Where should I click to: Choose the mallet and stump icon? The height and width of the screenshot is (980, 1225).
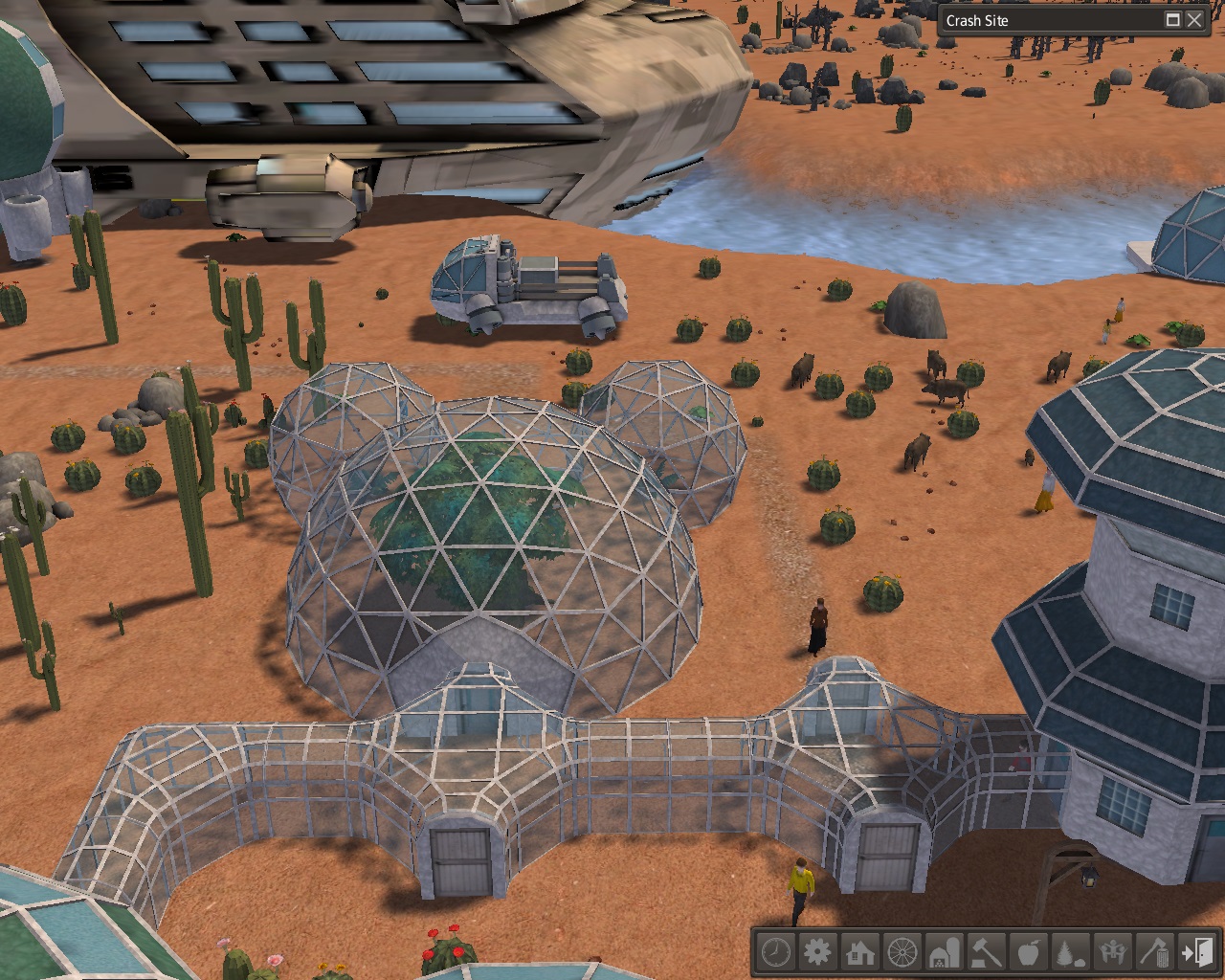987,952
